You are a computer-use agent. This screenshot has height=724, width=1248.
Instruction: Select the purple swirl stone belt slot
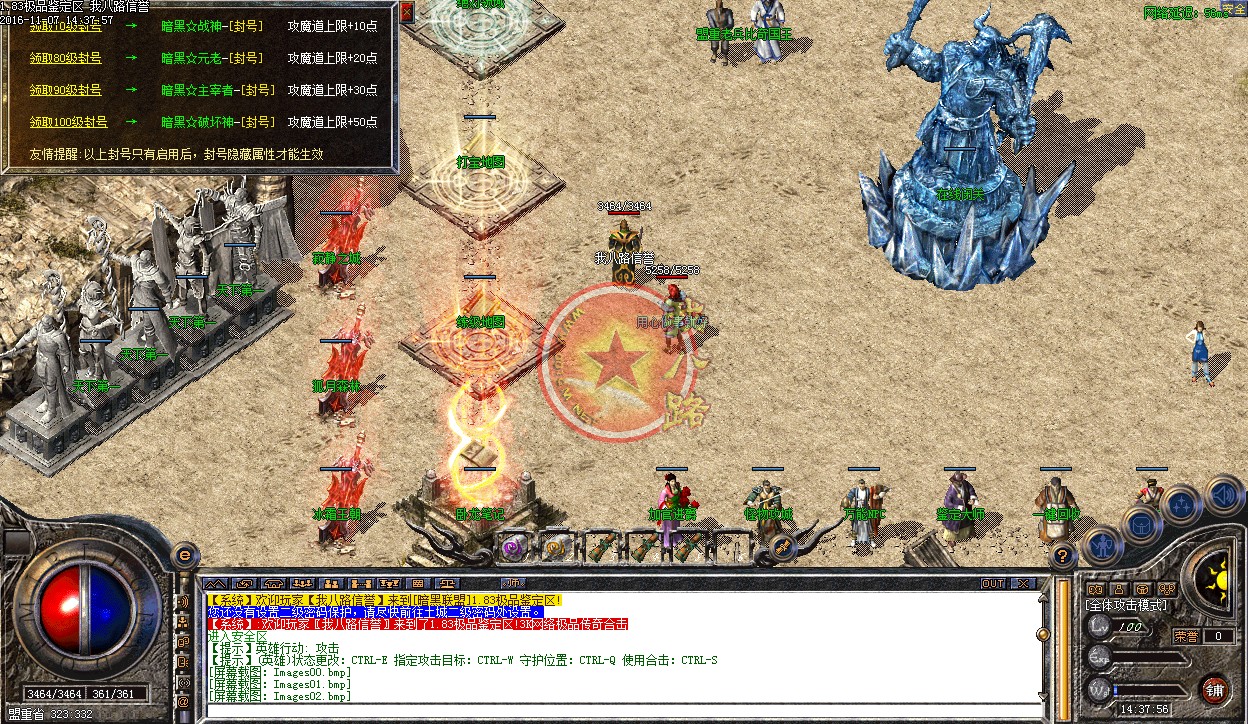[x=514, y=547]
